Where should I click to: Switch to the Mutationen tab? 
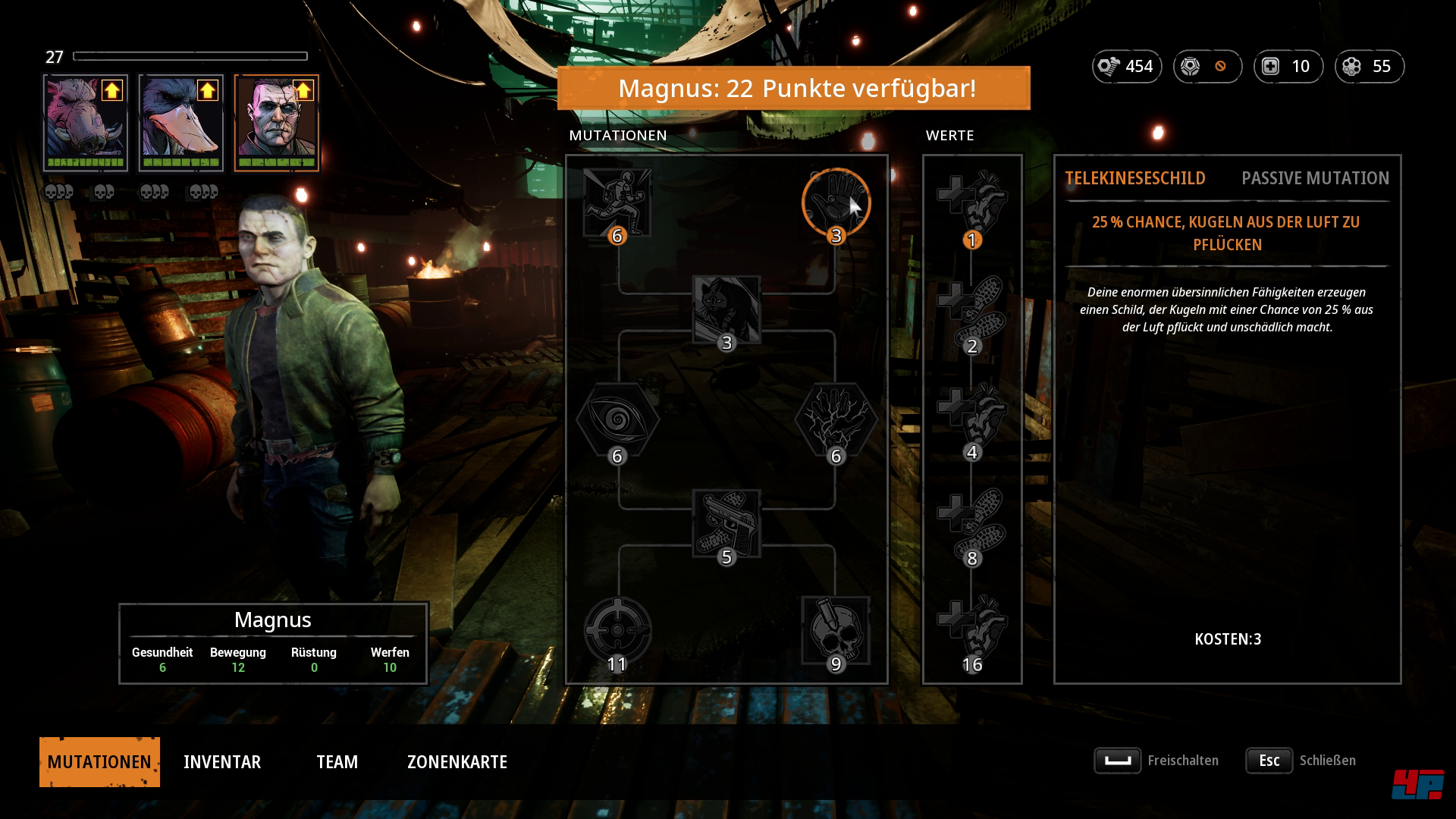coord(99,761)
